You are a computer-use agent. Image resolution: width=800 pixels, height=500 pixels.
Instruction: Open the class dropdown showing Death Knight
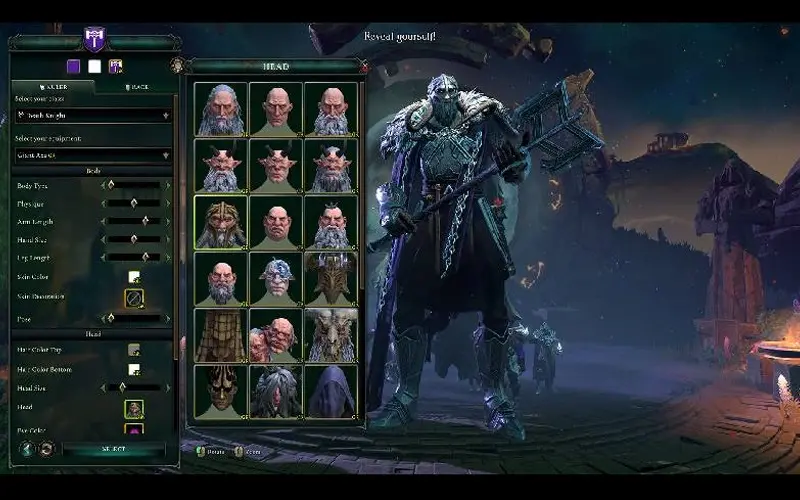[93, 115]
